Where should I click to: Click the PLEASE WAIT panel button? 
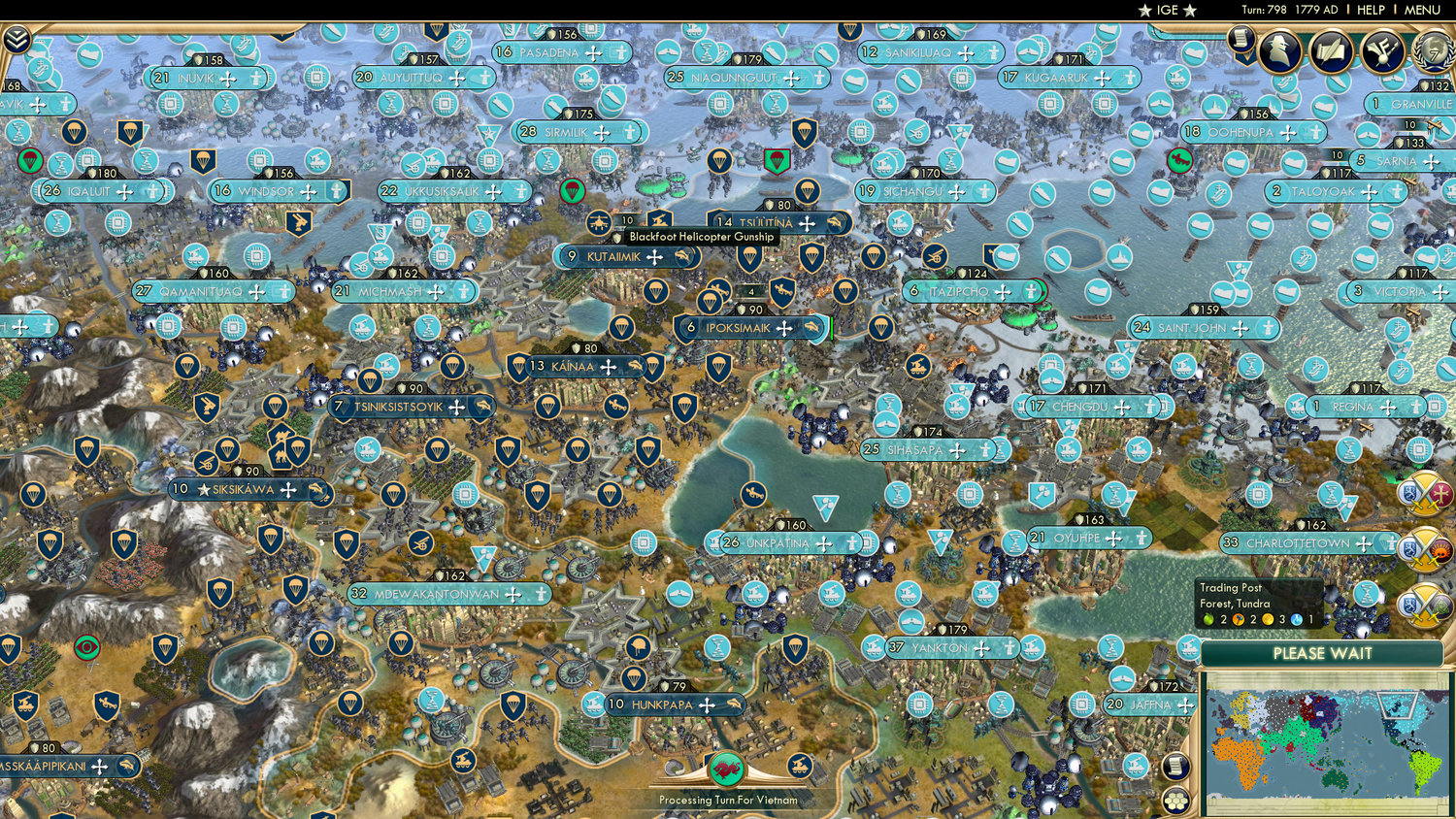pyautogui.click(x=1323, y=655)
